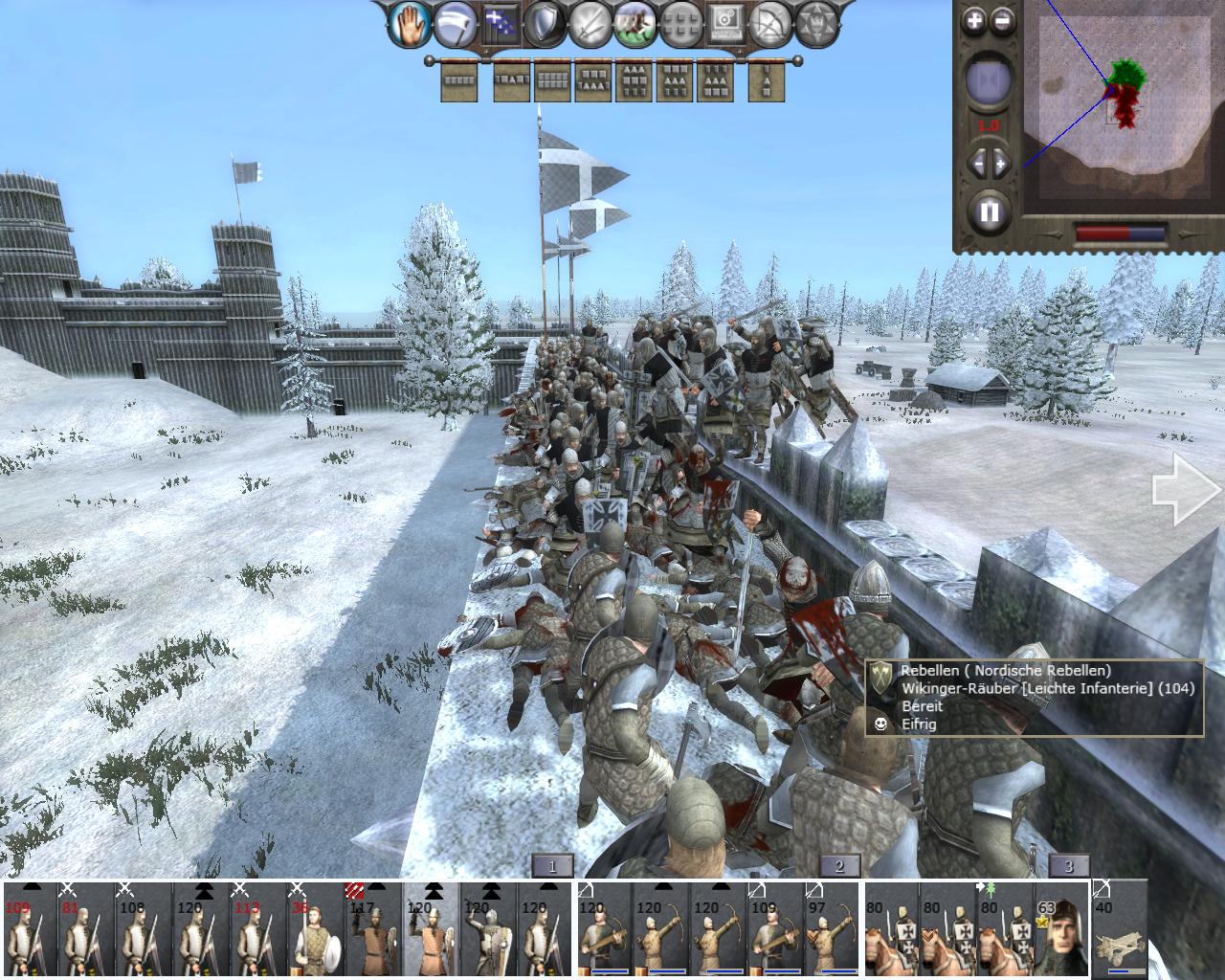Toggle the bow and arrow fire button
Image resolution: width=1225 pixels, height=980 pixels.
(x=771, y=25)
